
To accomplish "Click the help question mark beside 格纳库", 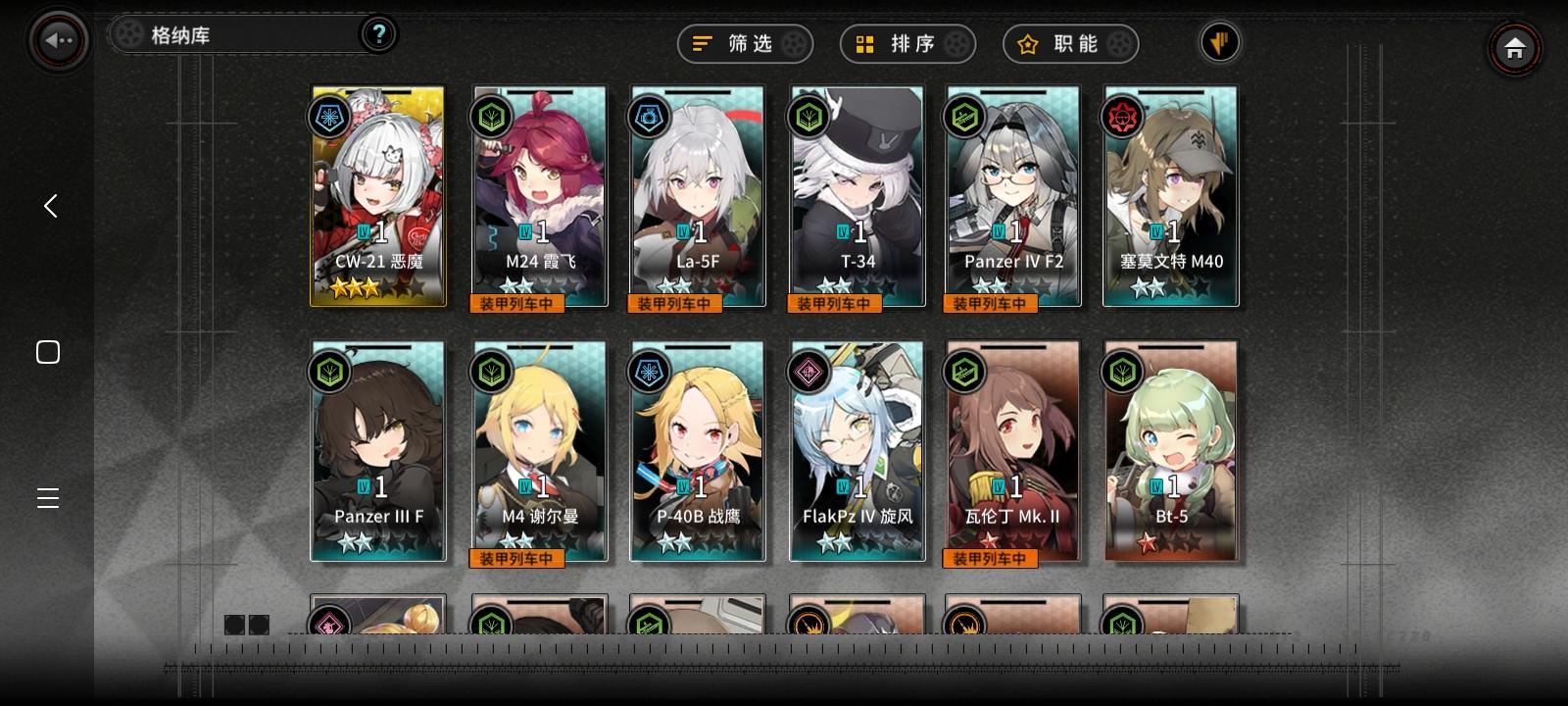I will (378, 34).
